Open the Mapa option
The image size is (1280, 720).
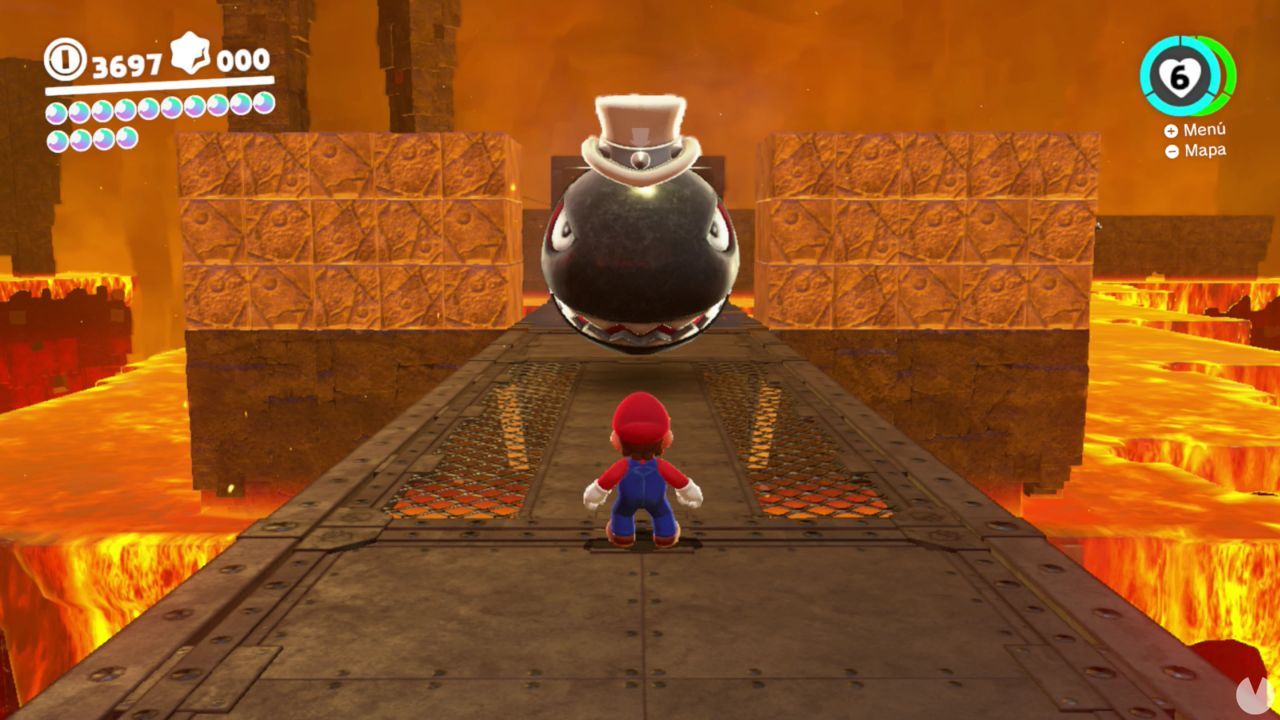pyautogui.click(x=1206, y=150)
